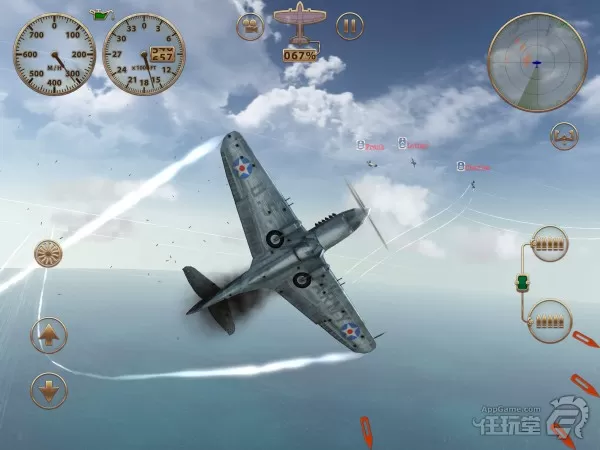Tap the round propeller button

click(x=49, y=256)
